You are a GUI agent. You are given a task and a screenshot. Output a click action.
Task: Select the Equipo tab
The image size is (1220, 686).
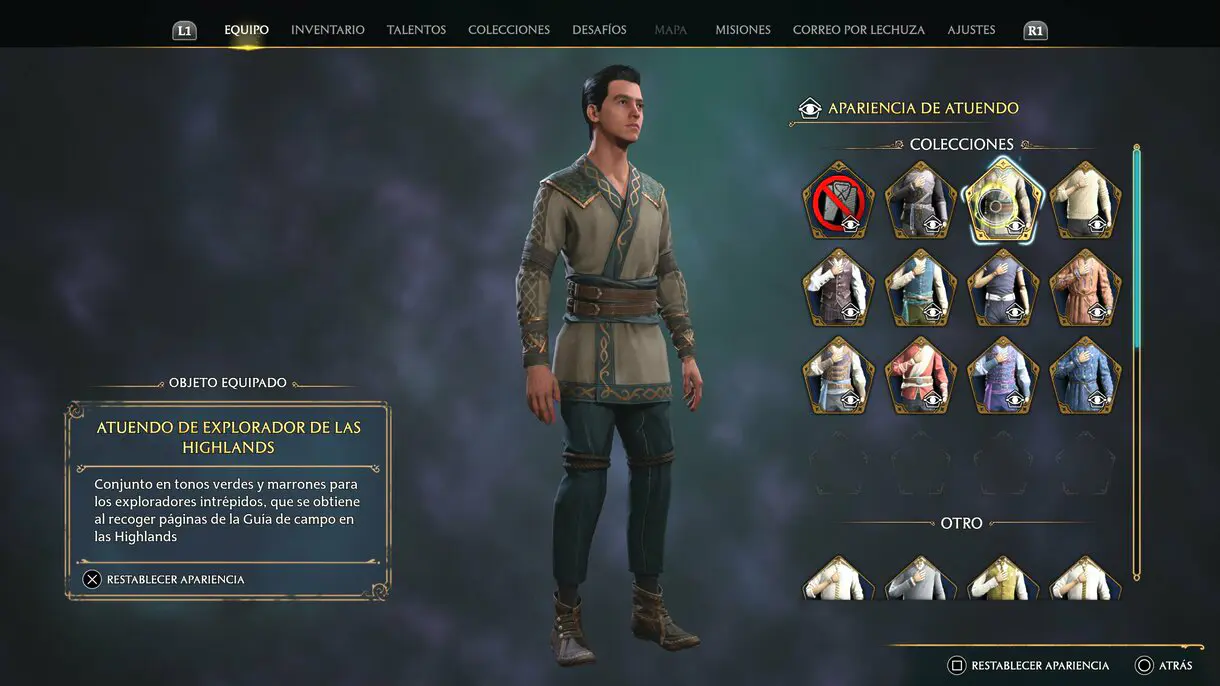(x=246, y=30)
